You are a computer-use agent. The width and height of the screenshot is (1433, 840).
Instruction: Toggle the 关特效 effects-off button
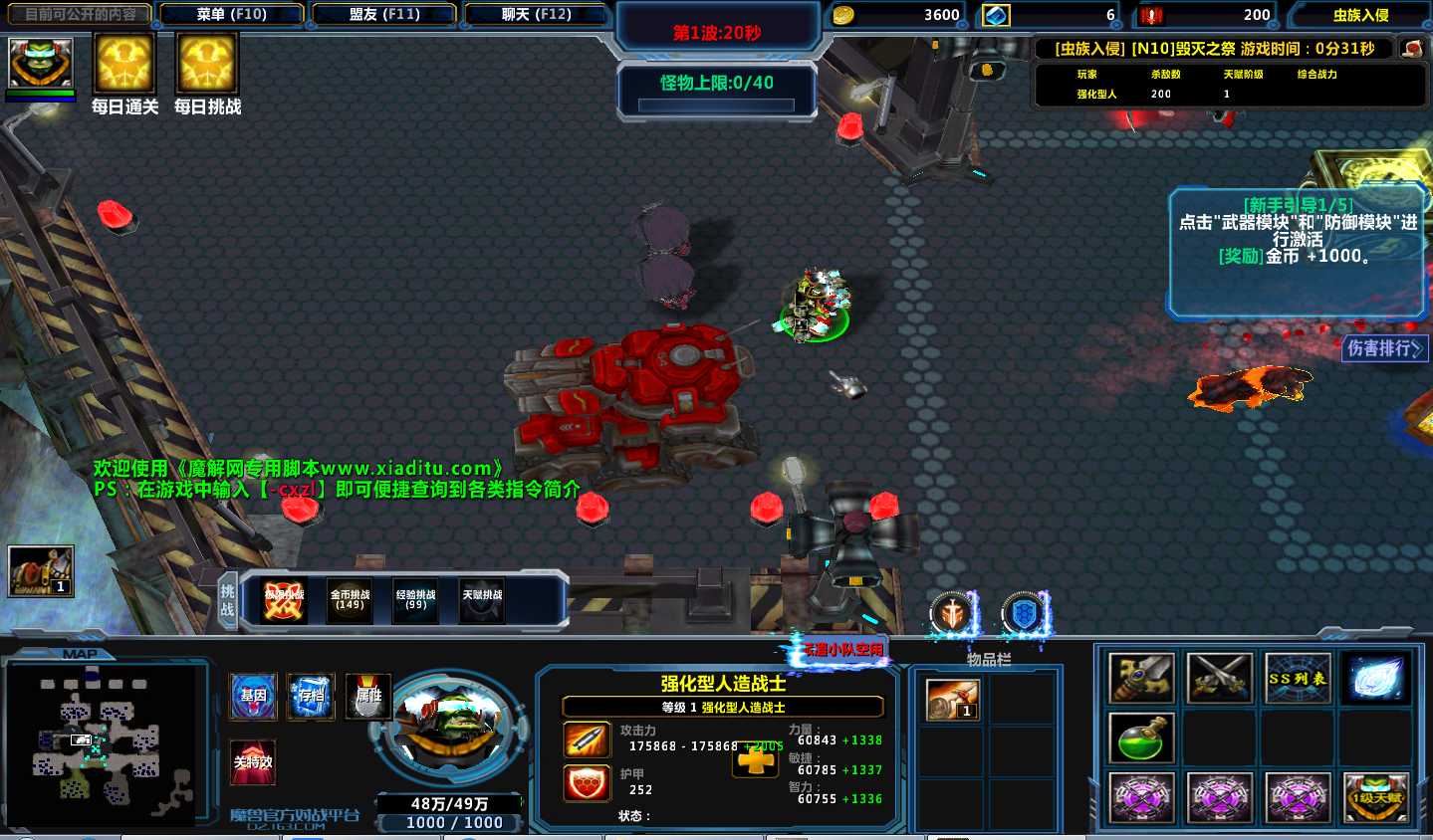tap(253, 762)
